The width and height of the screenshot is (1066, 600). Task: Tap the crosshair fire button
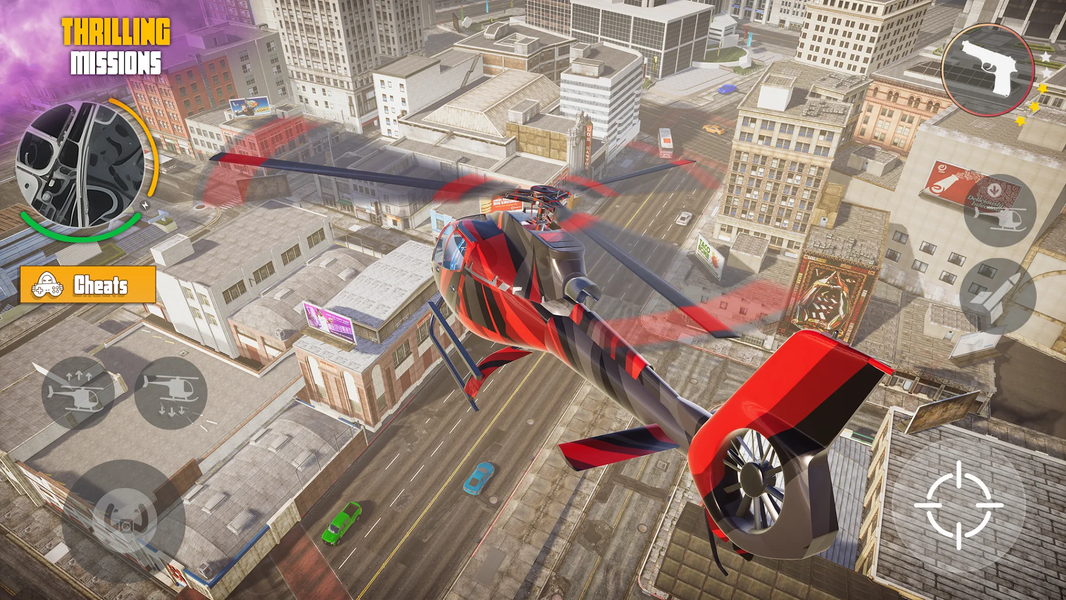957,504
